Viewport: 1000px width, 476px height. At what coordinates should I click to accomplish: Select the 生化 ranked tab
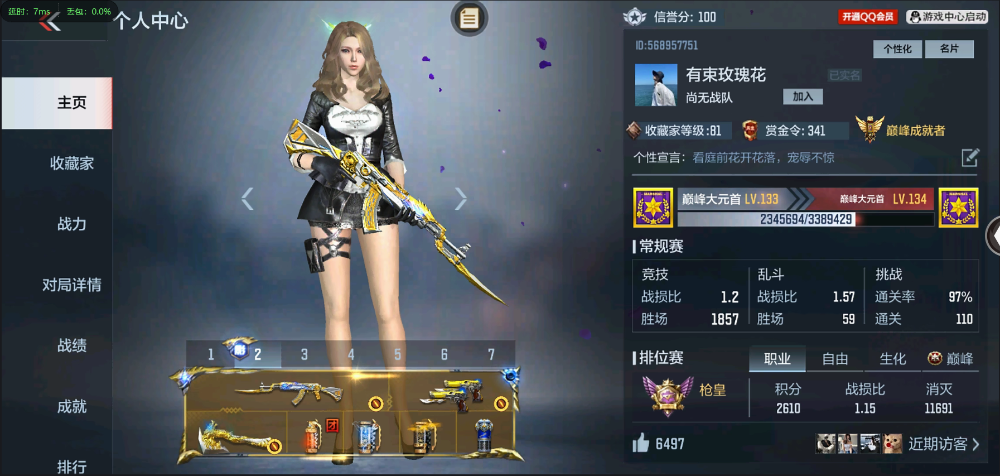(892, 359)
